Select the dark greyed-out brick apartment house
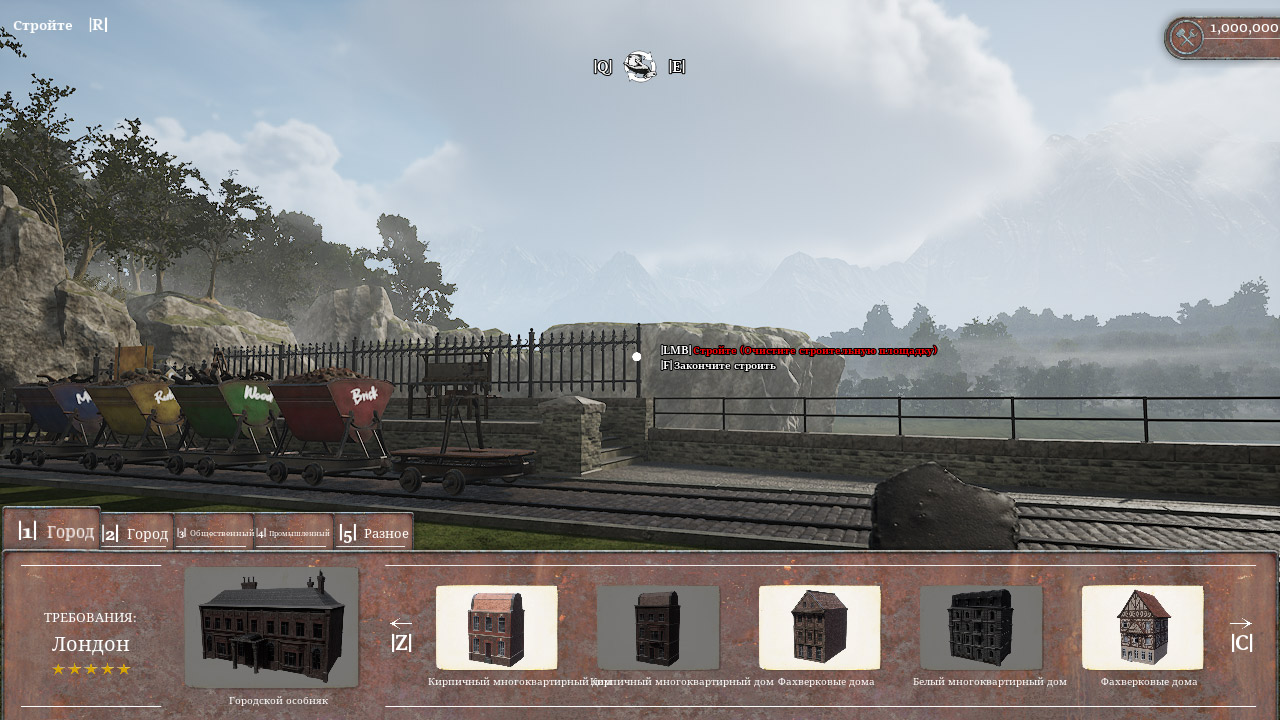This screenshot has width=1280, height=720. (x=658, y=628)
